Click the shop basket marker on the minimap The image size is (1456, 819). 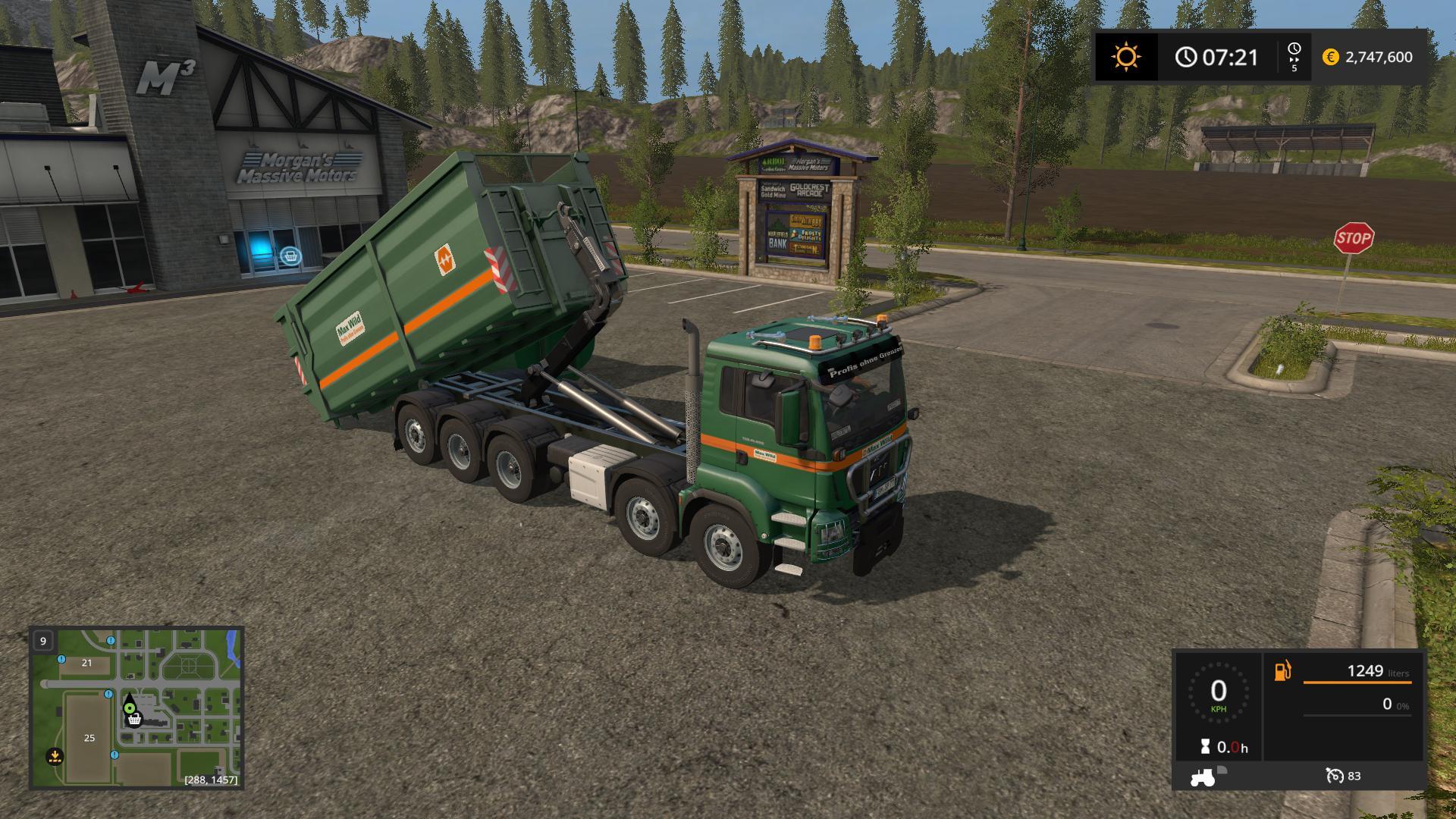point(135,719)
